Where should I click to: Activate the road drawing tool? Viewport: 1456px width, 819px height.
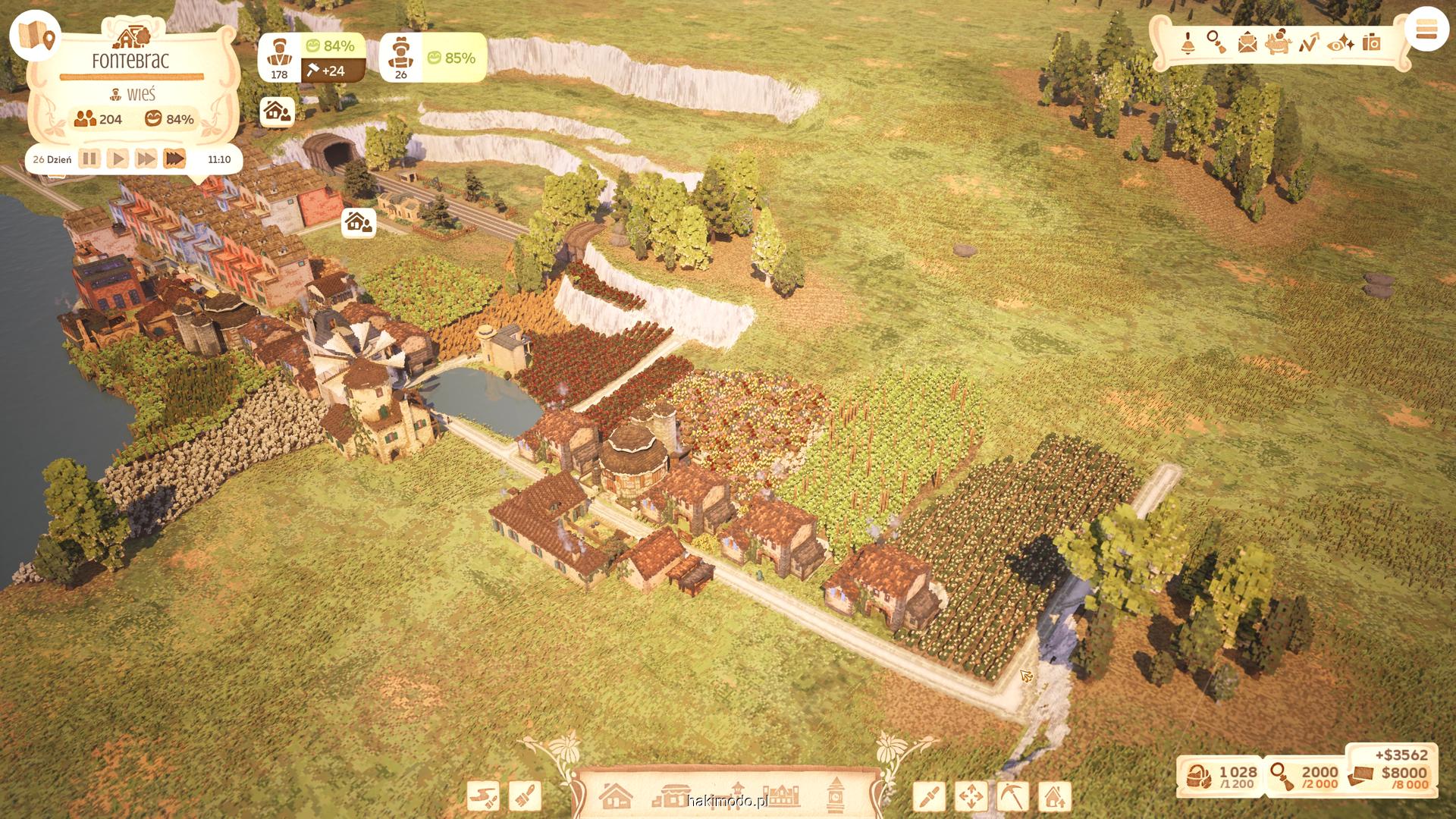point(483,796)
